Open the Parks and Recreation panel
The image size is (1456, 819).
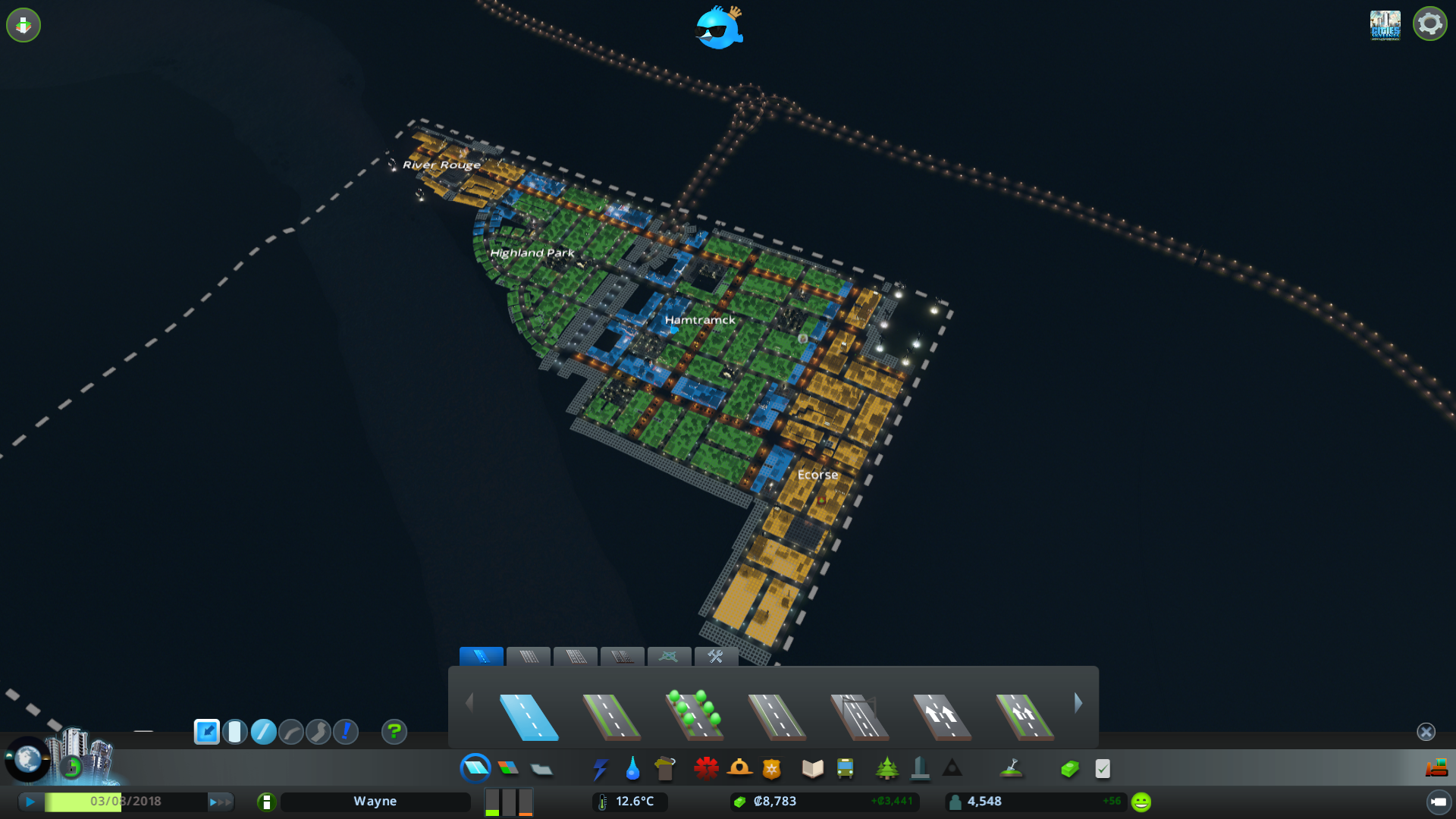(x=888, y=768)
